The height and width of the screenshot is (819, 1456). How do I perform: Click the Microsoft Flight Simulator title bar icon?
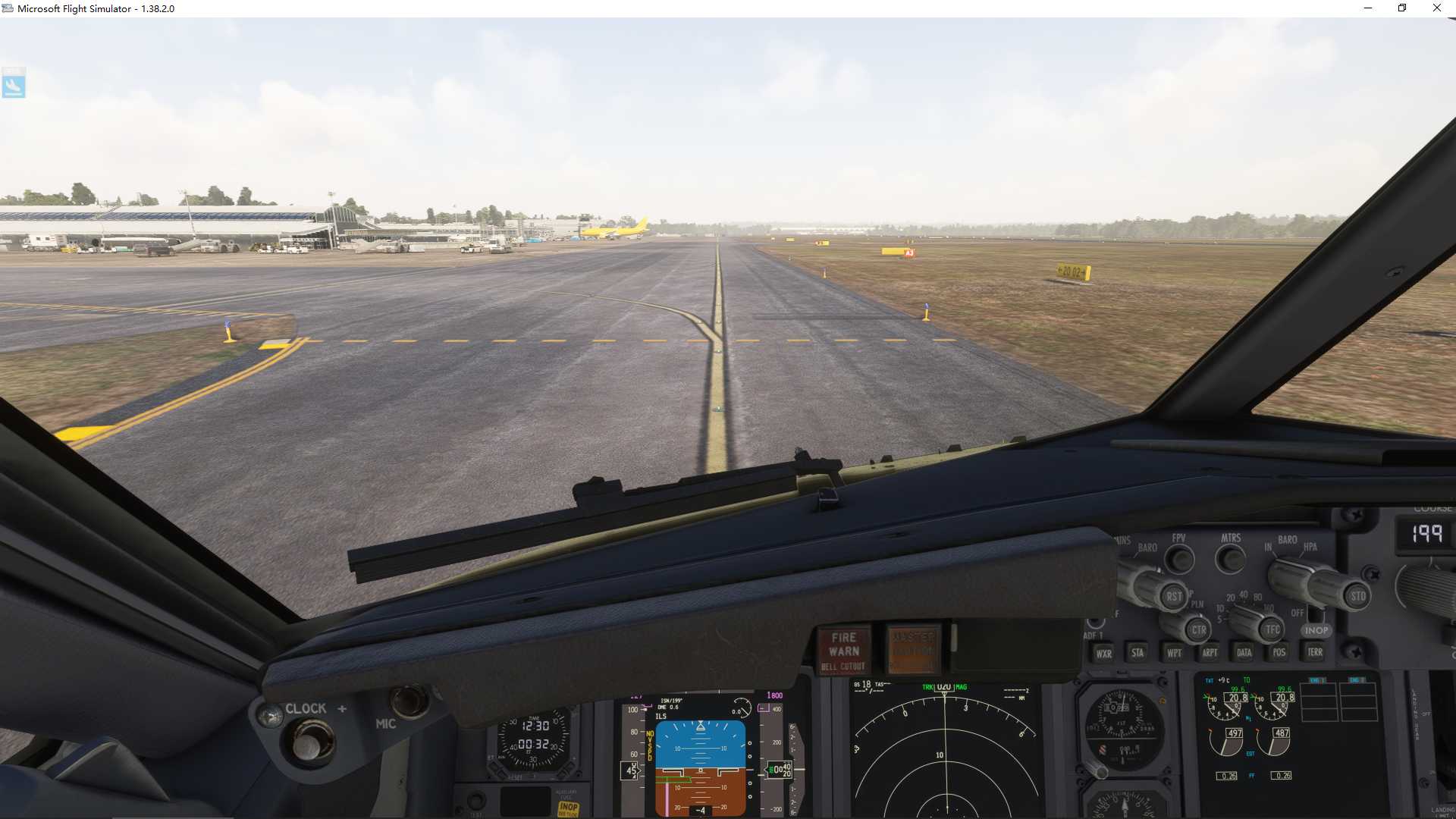point(8,8)
